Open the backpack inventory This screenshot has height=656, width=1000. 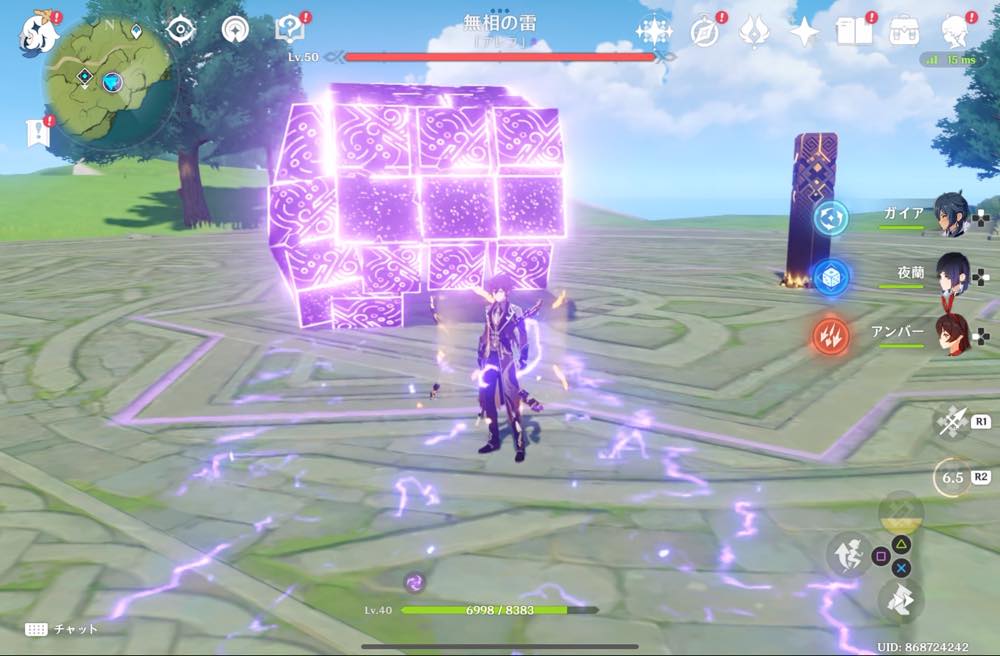click(x=905, y=32)
